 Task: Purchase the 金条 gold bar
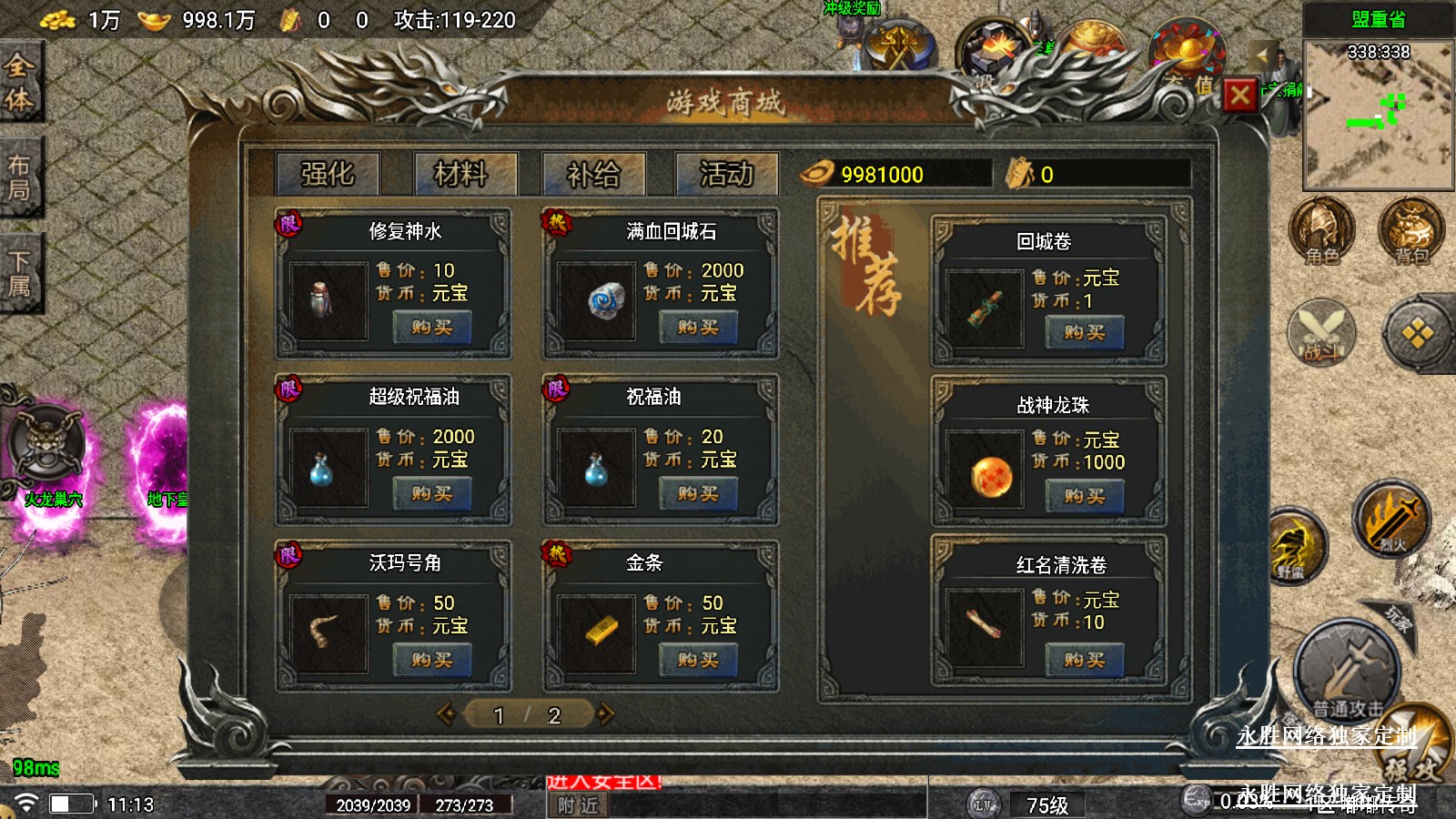click(x=698, y=661)
